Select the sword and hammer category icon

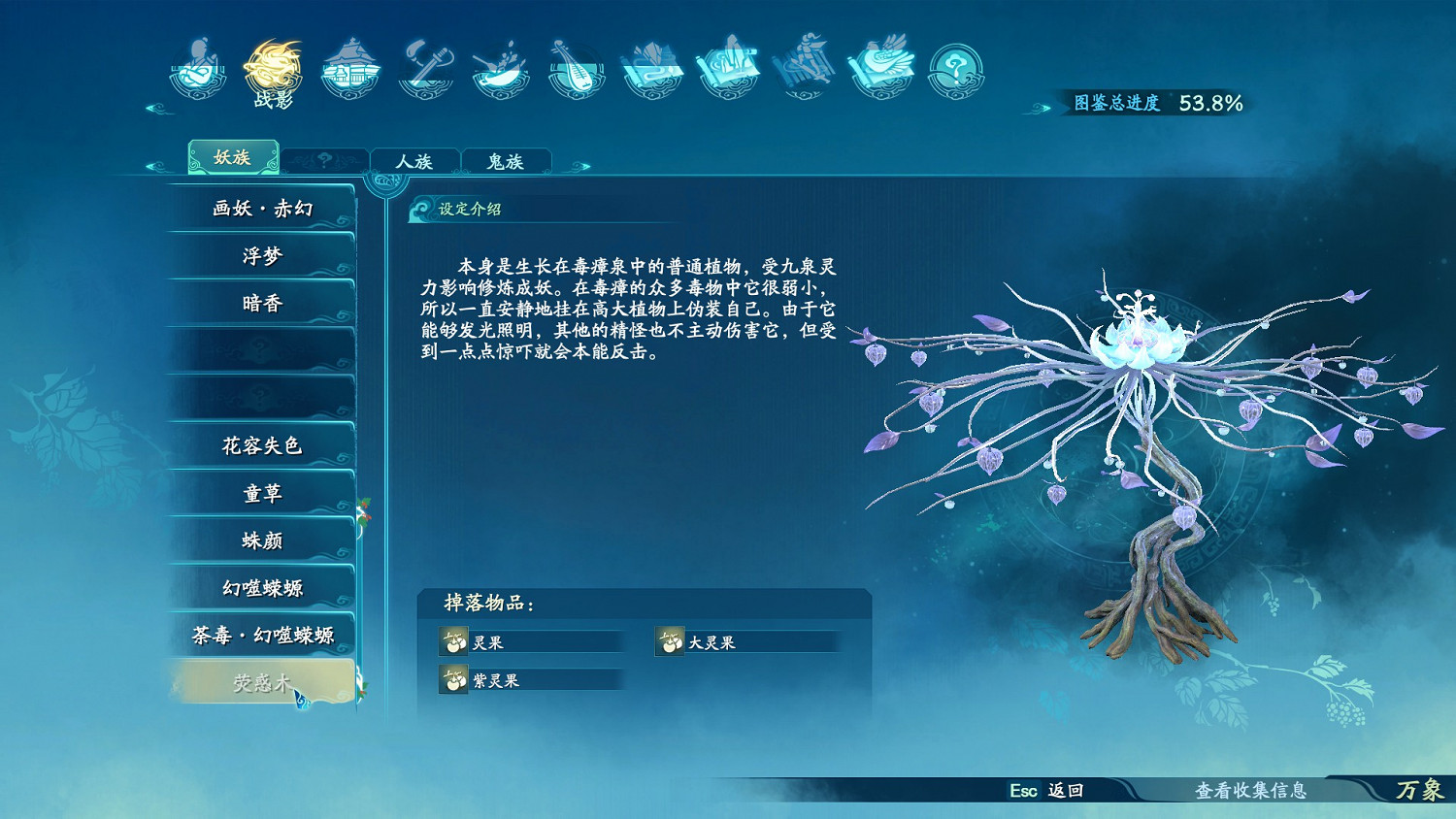(x=427, y=68)
